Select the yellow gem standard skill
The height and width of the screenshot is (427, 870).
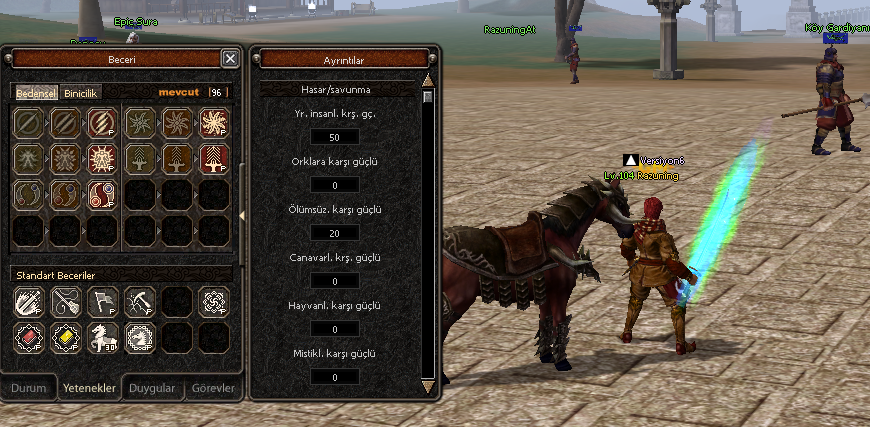coord(65,337)
